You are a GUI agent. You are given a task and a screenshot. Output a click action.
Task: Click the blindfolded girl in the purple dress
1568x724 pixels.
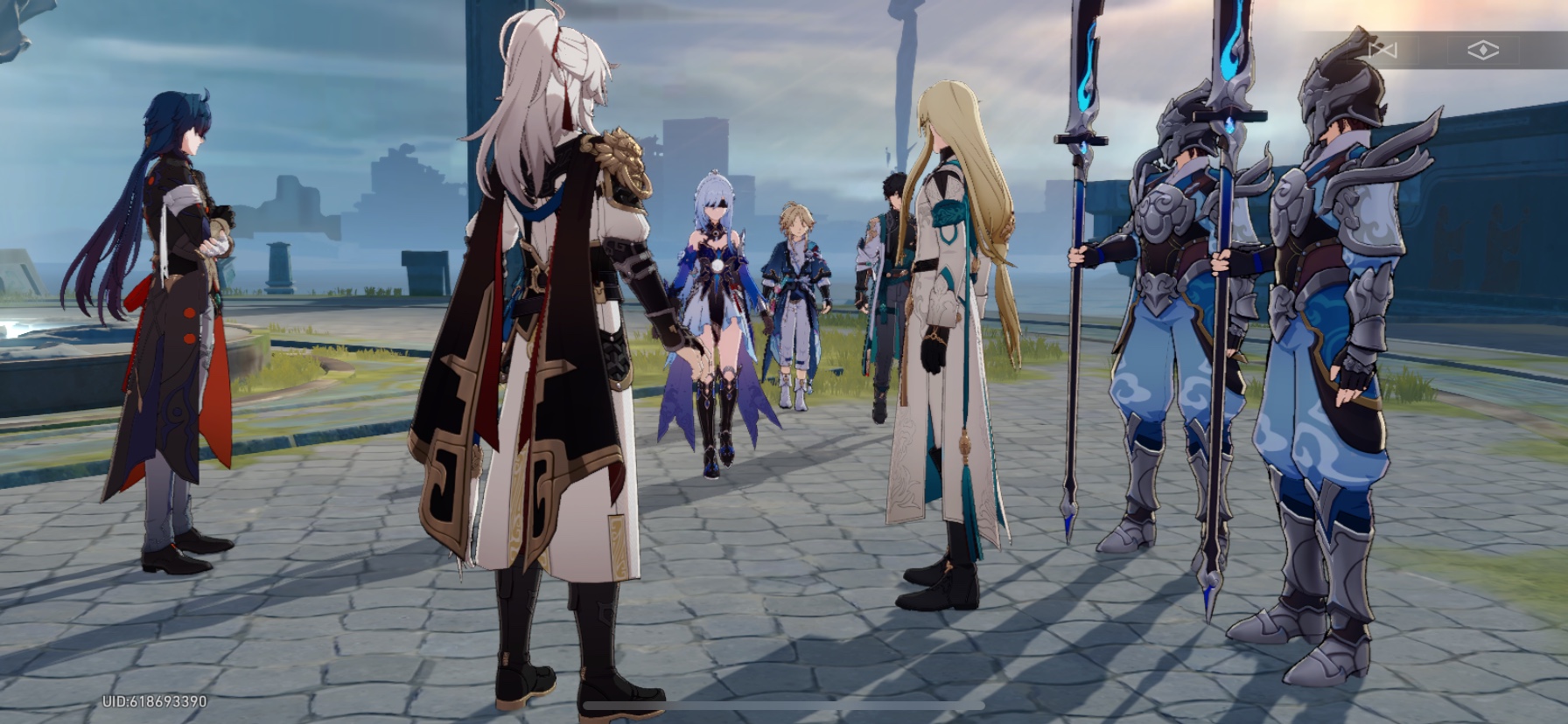(x=717, y=289)
